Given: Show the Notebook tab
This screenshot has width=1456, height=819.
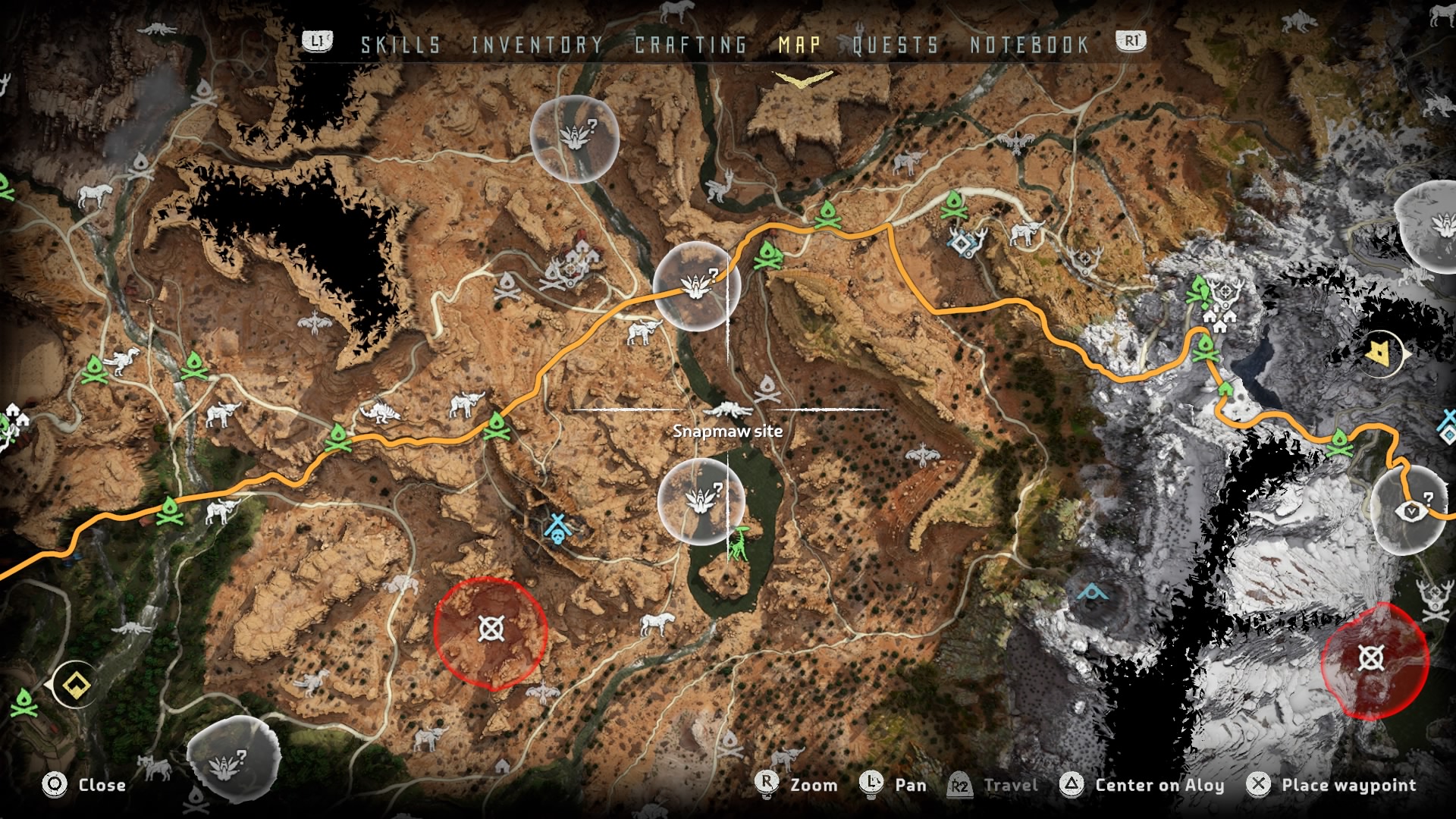Looking at the screenshot, I should pos(1029,45).
